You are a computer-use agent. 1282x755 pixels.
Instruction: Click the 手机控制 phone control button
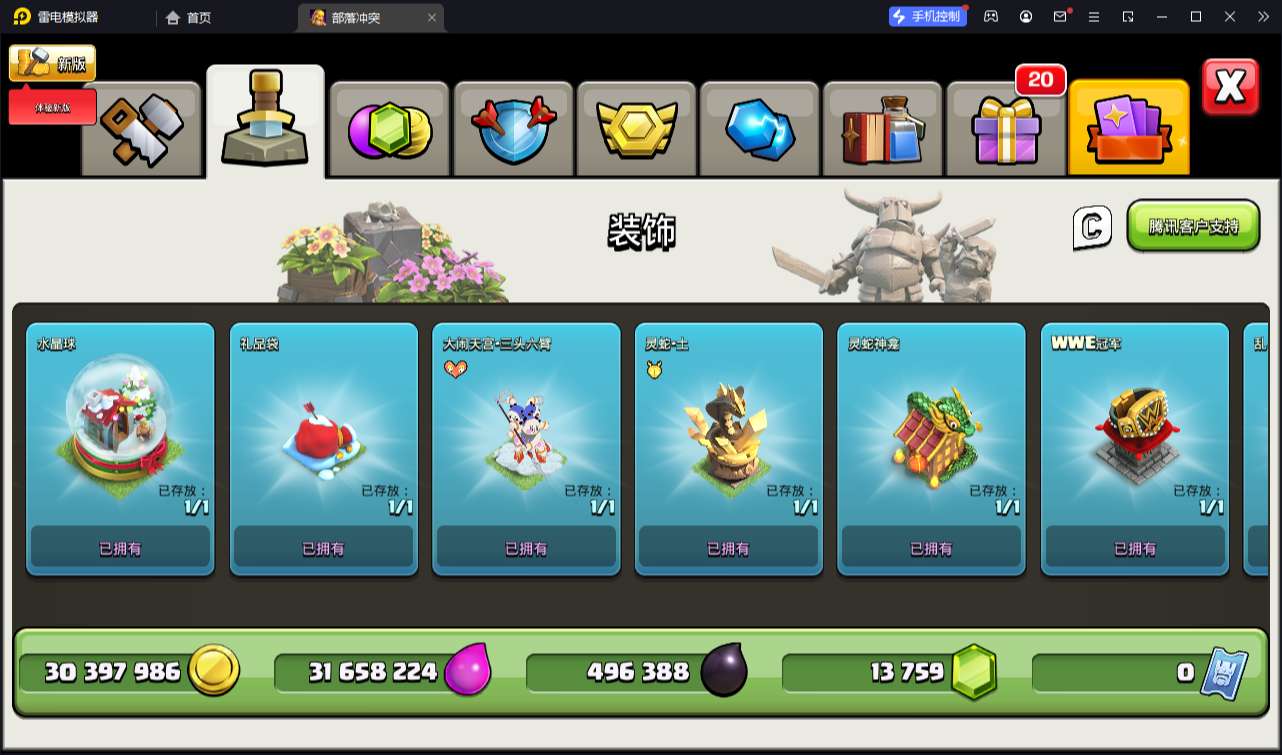click(928, 16)
